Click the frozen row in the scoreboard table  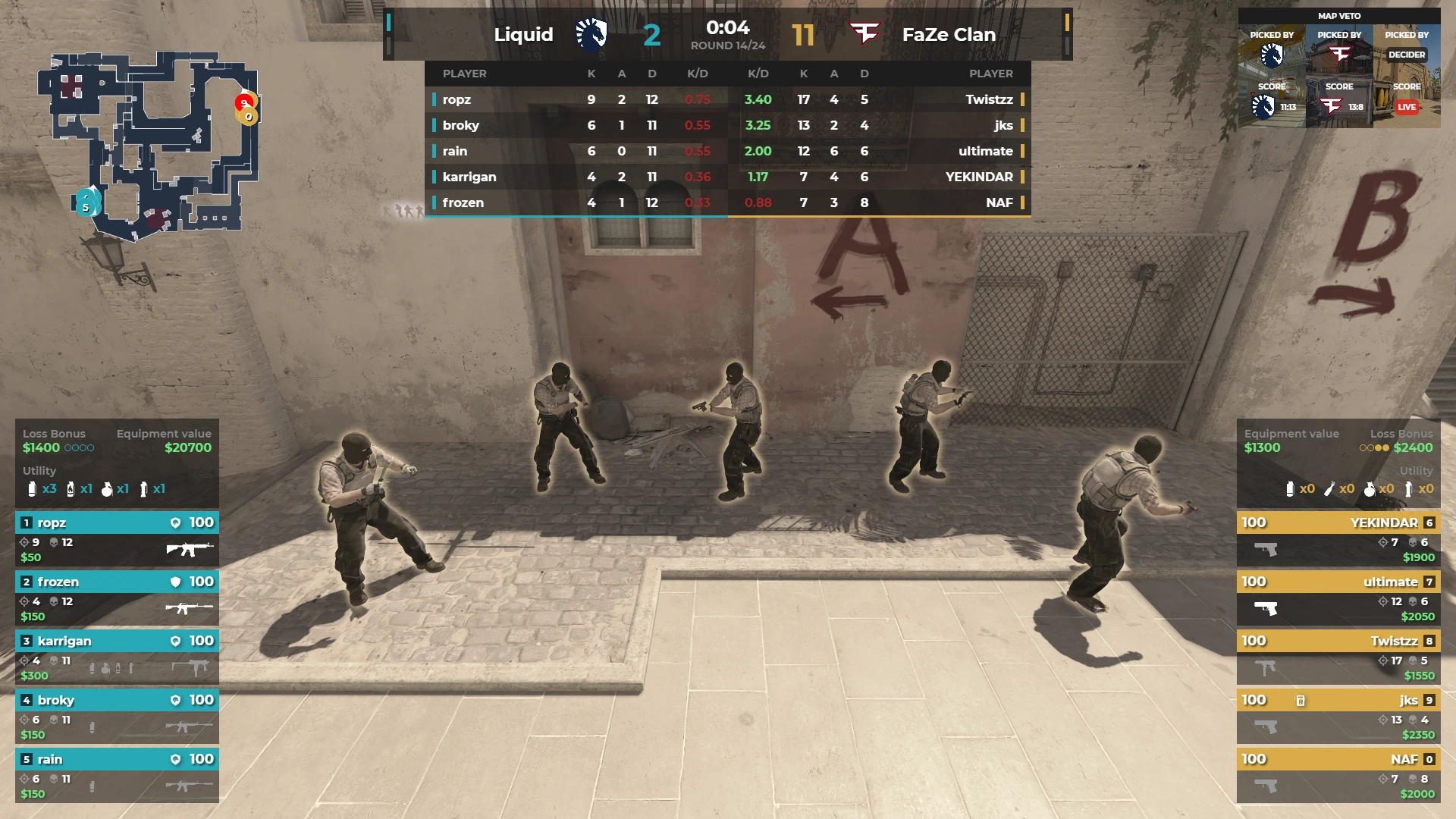coord(576,202)
